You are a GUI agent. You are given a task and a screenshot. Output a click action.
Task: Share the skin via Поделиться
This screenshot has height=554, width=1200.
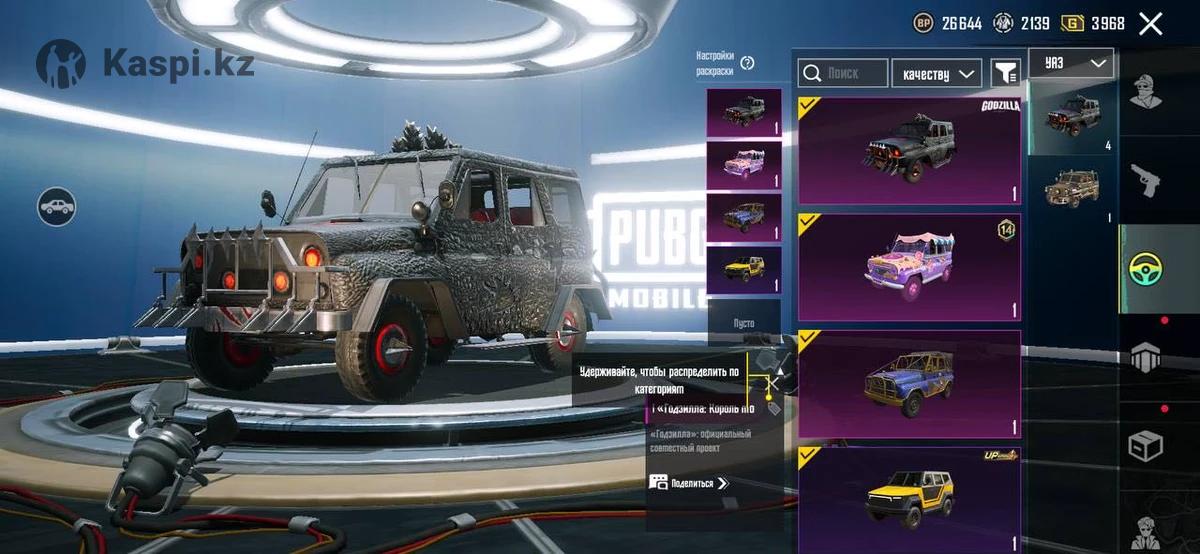690,482
